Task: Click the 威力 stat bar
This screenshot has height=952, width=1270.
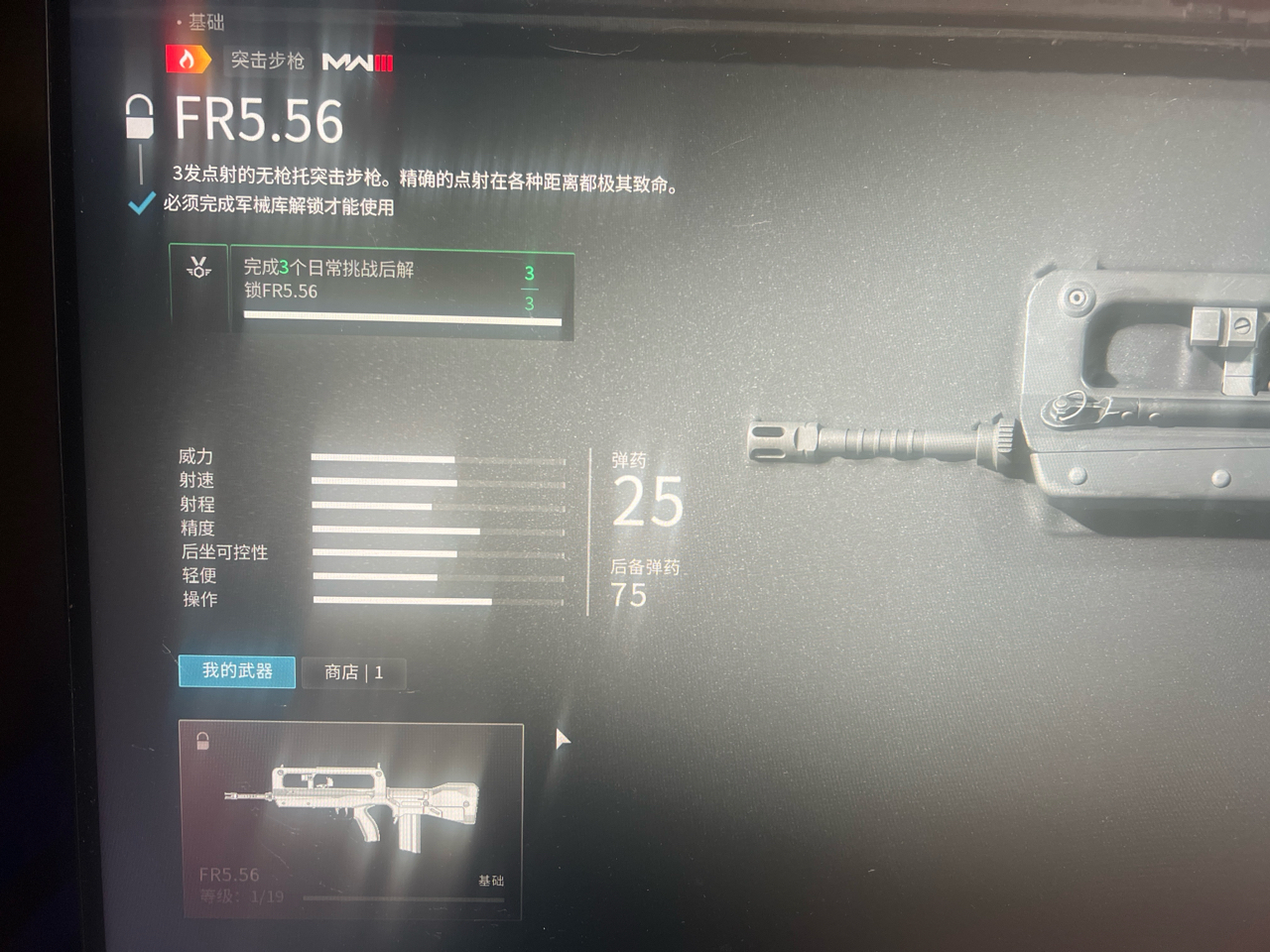Action: point(382,458)
